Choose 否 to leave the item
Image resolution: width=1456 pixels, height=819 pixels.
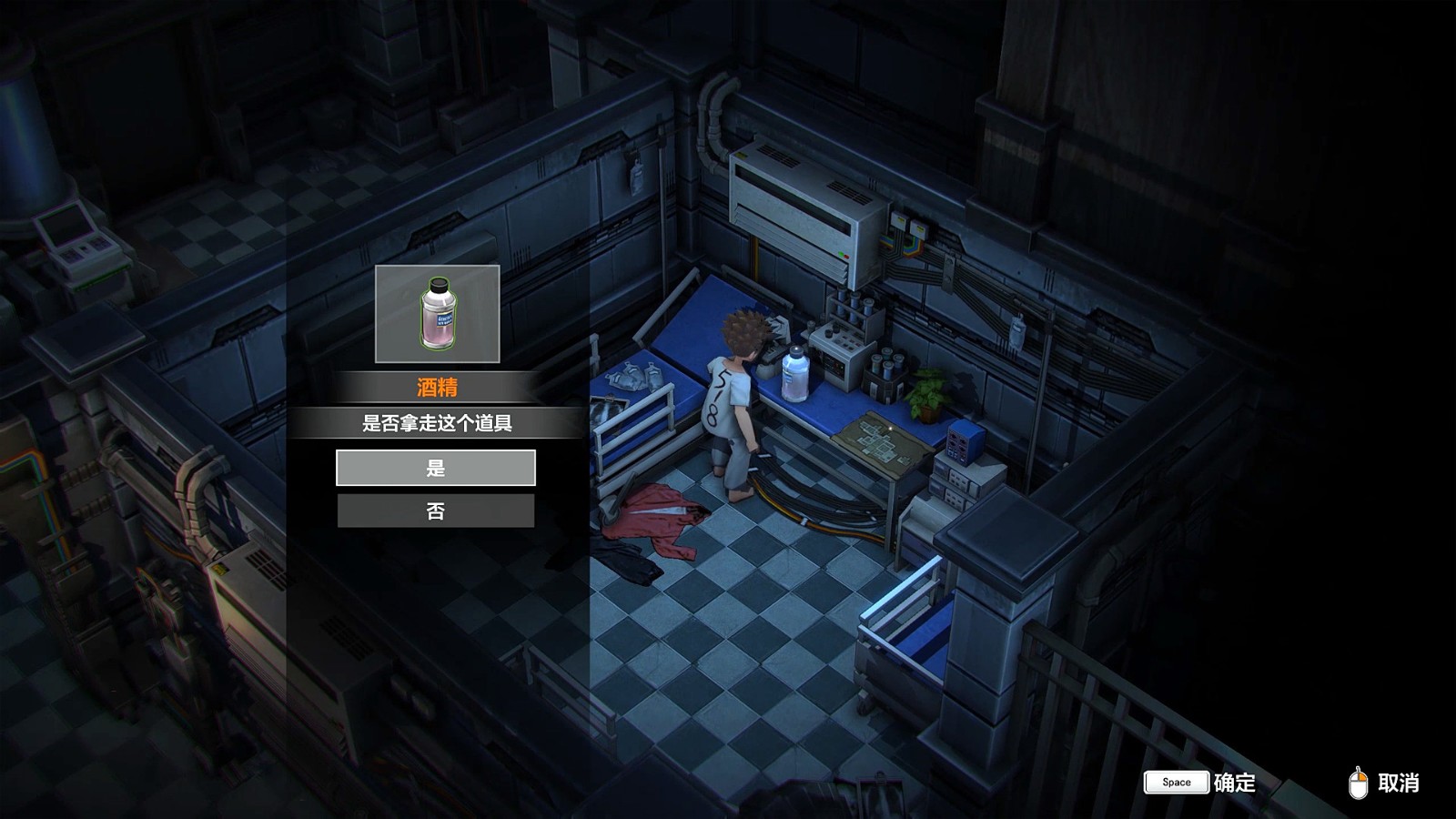click(x=435, y=511)
